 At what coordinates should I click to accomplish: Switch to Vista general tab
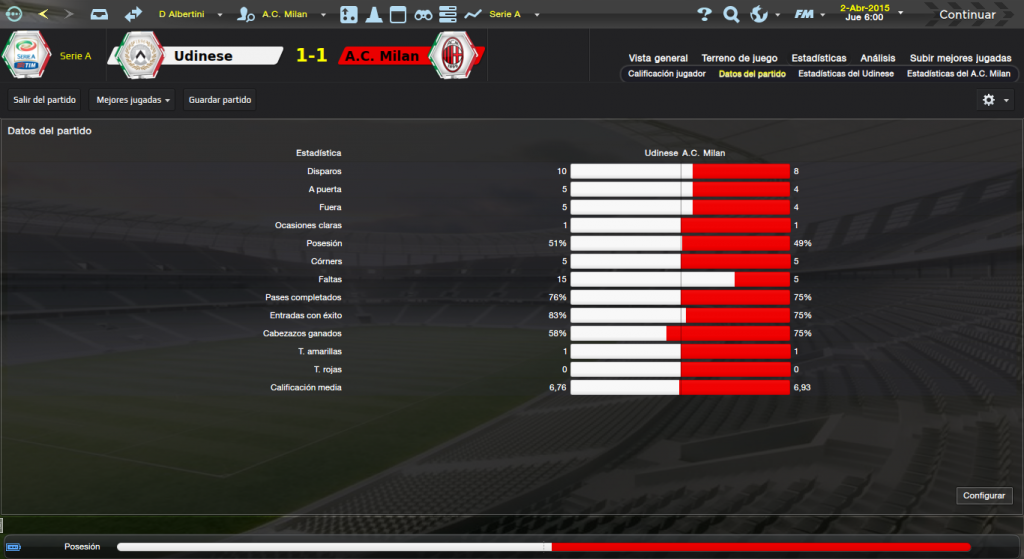tap(658, 58)
